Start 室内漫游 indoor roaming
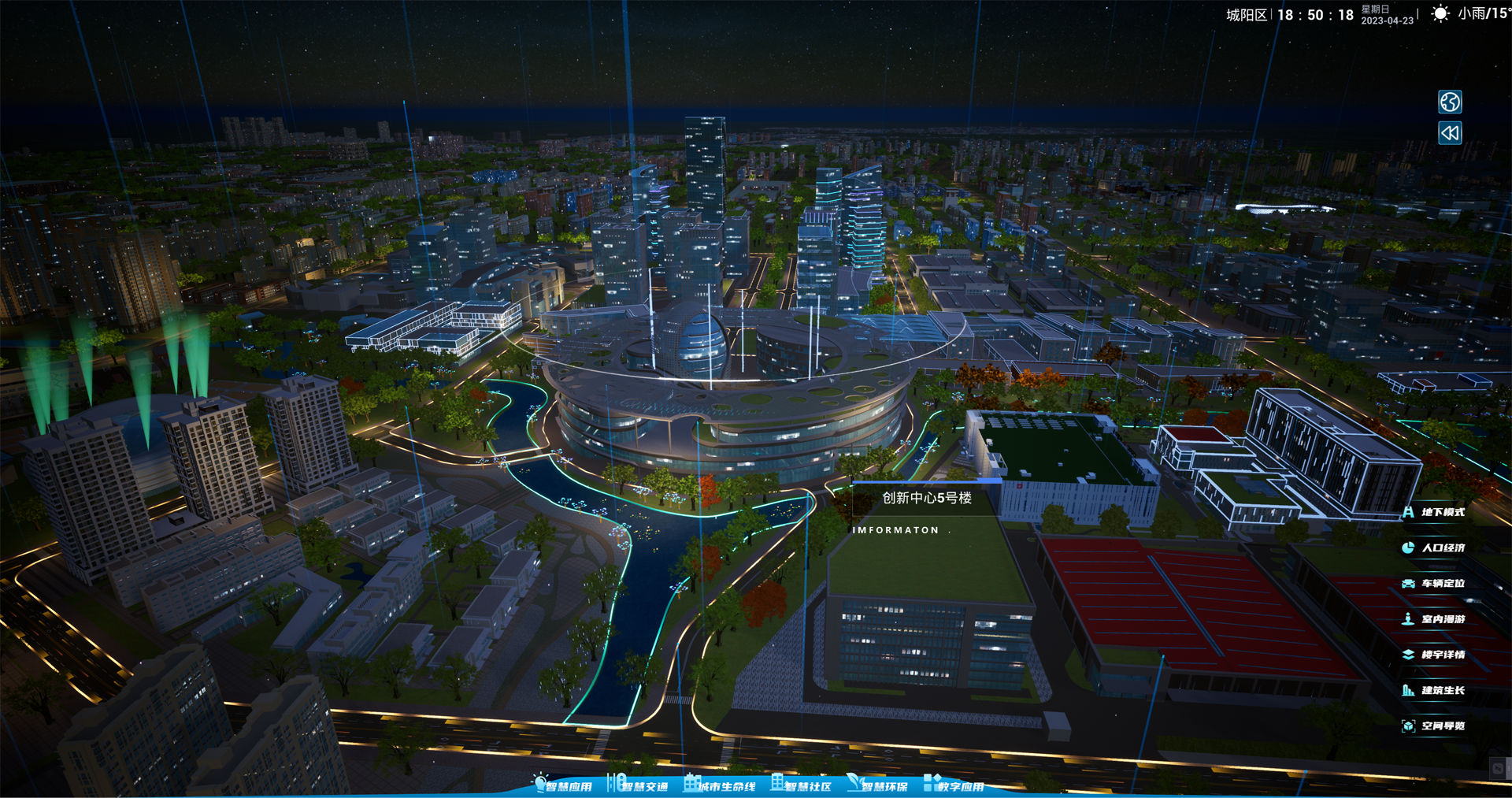The height and width of the screenshot is (798, 1512). coord(1435,619)
